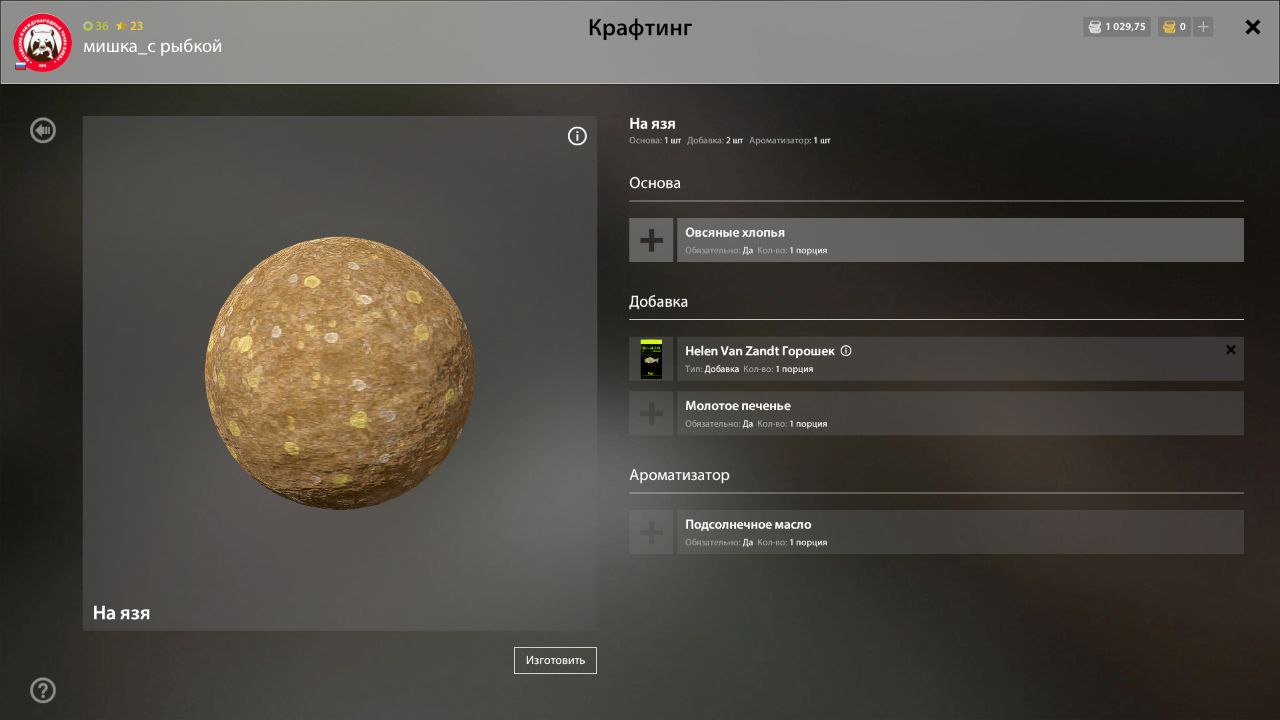1280x720 pixels.
Task: Click the Ароматизатор section header
Action: [x=680, y=475]
